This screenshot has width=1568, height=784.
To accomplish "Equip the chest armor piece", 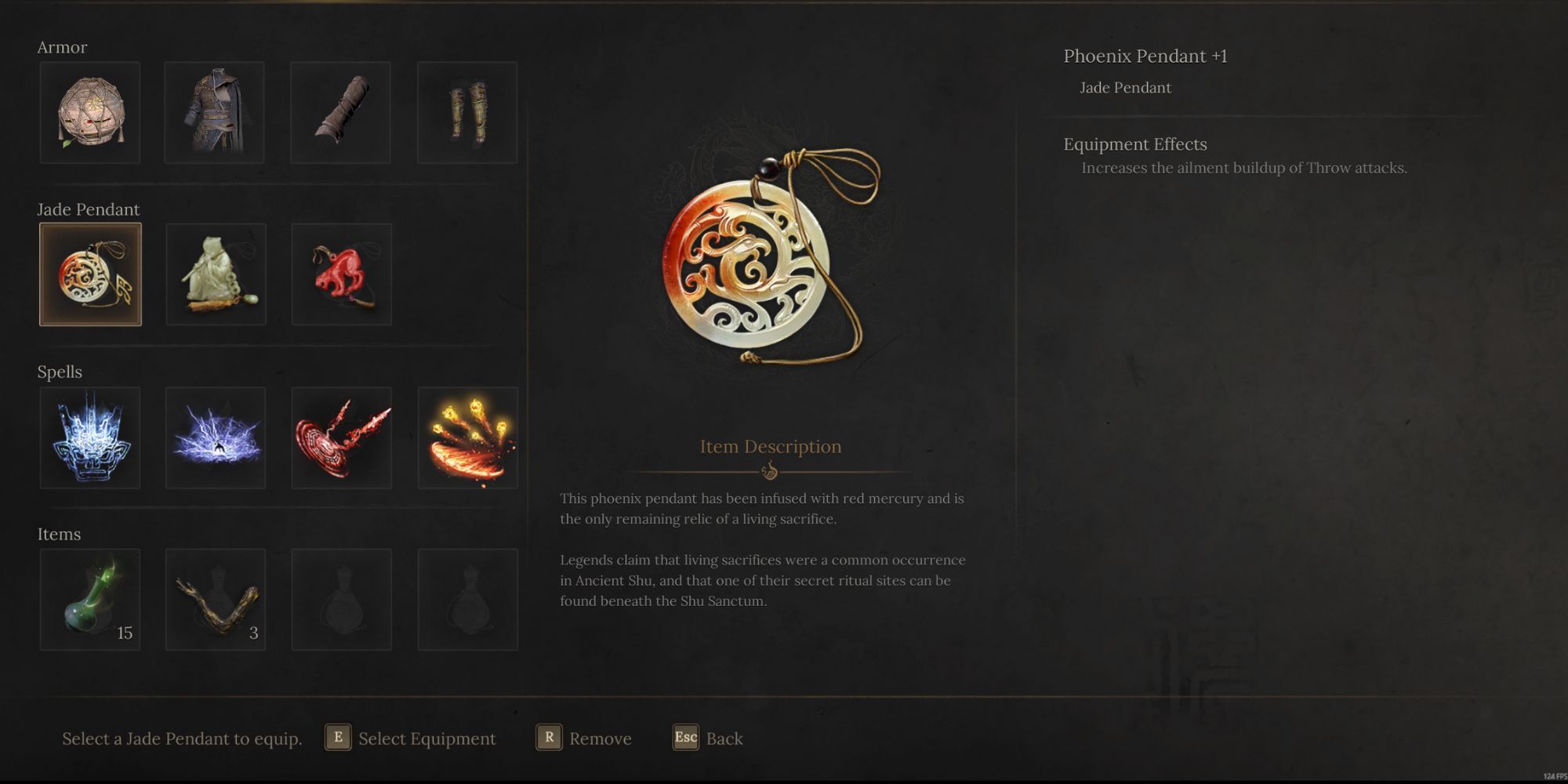I will 215,111.
